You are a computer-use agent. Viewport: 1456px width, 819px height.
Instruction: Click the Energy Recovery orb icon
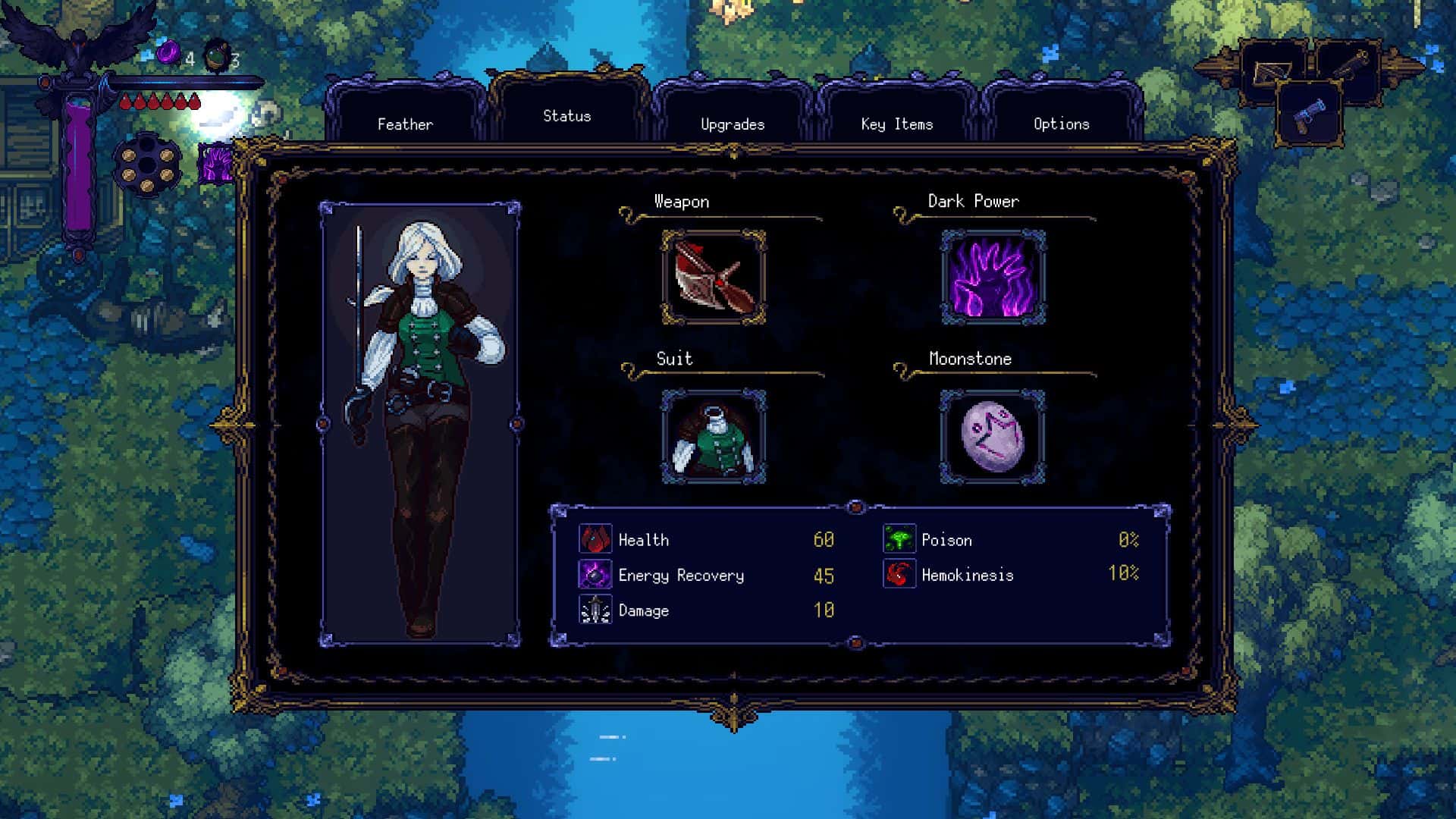coord(595,574)
